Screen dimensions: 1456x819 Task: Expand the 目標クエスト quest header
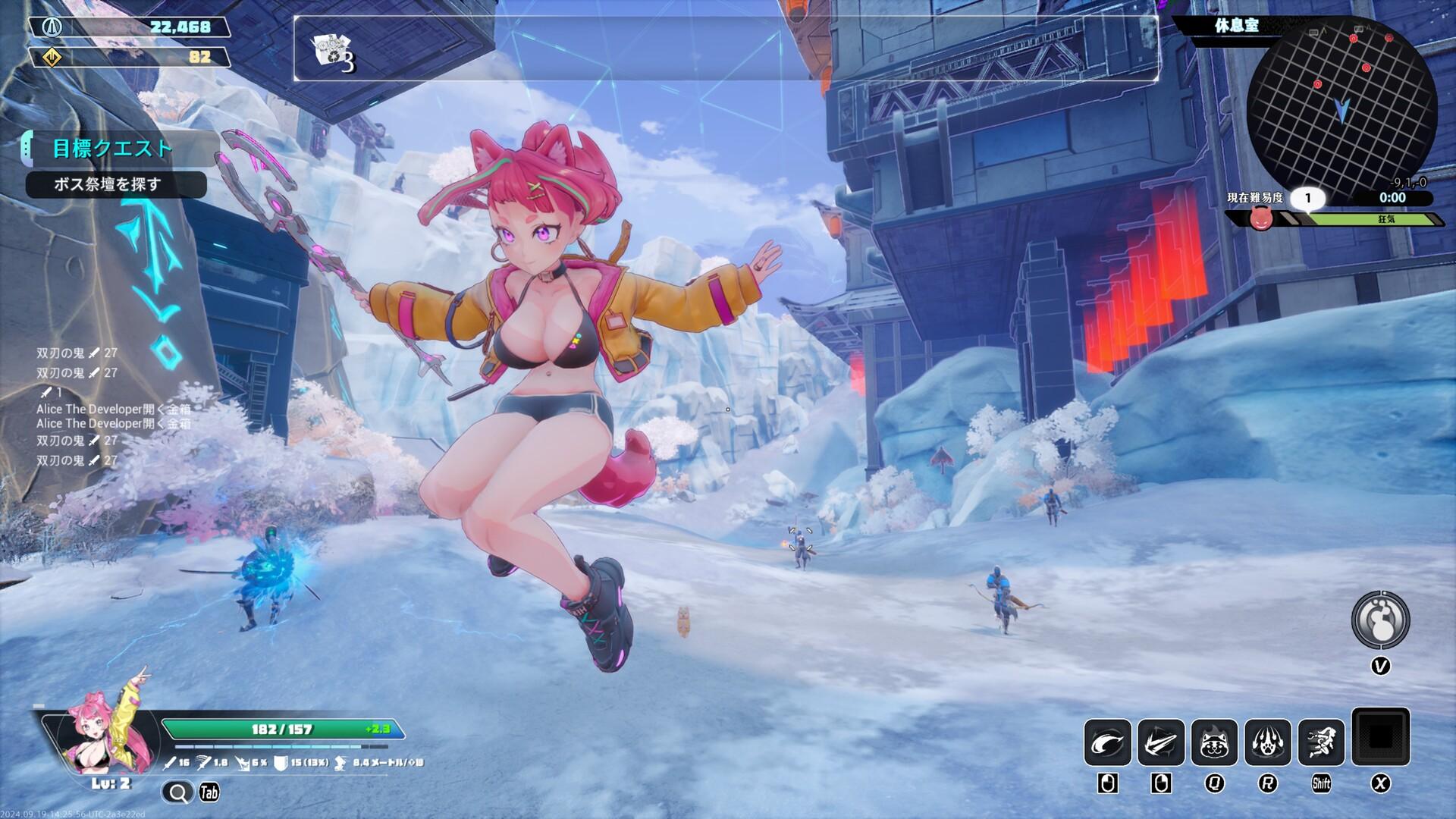click(x=112, y=149)
